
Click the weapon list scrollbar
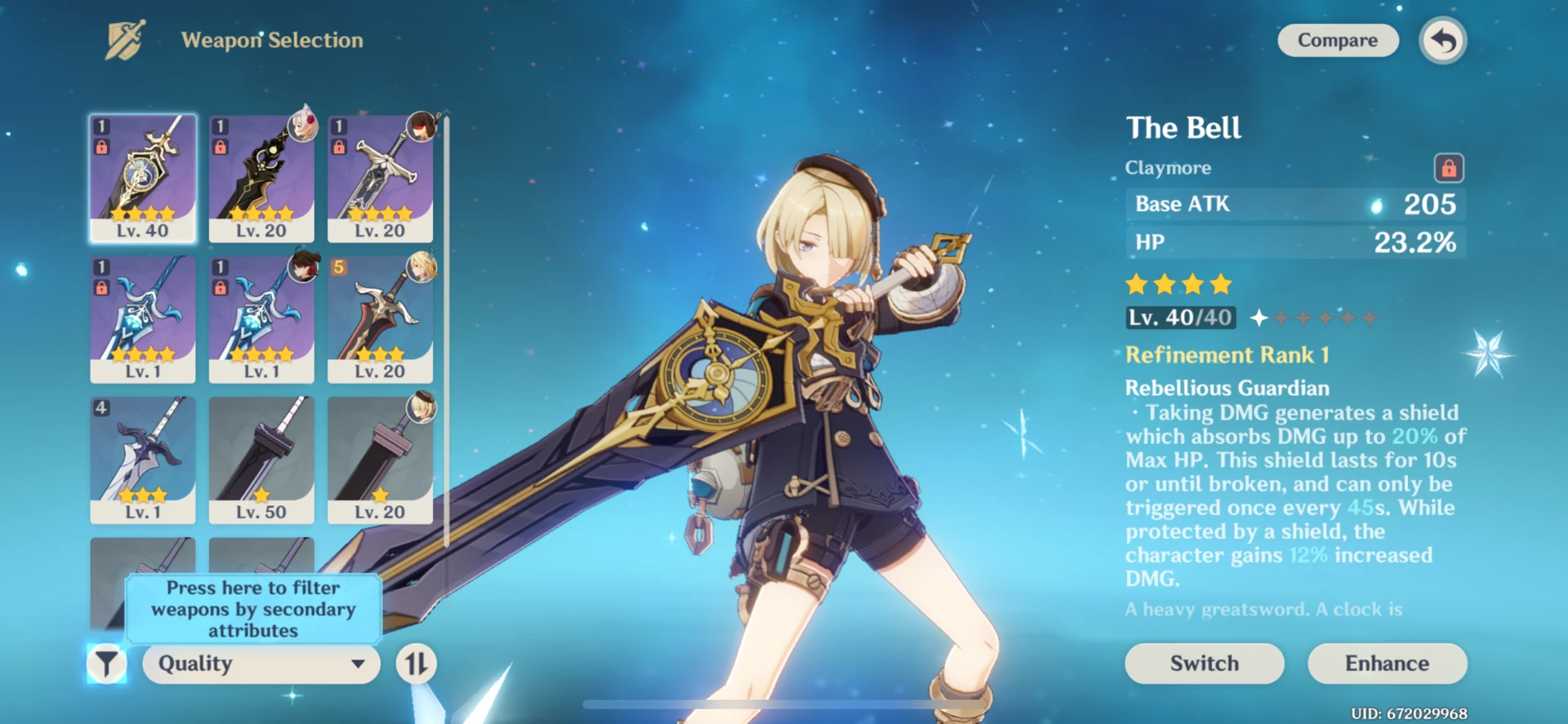448,326
